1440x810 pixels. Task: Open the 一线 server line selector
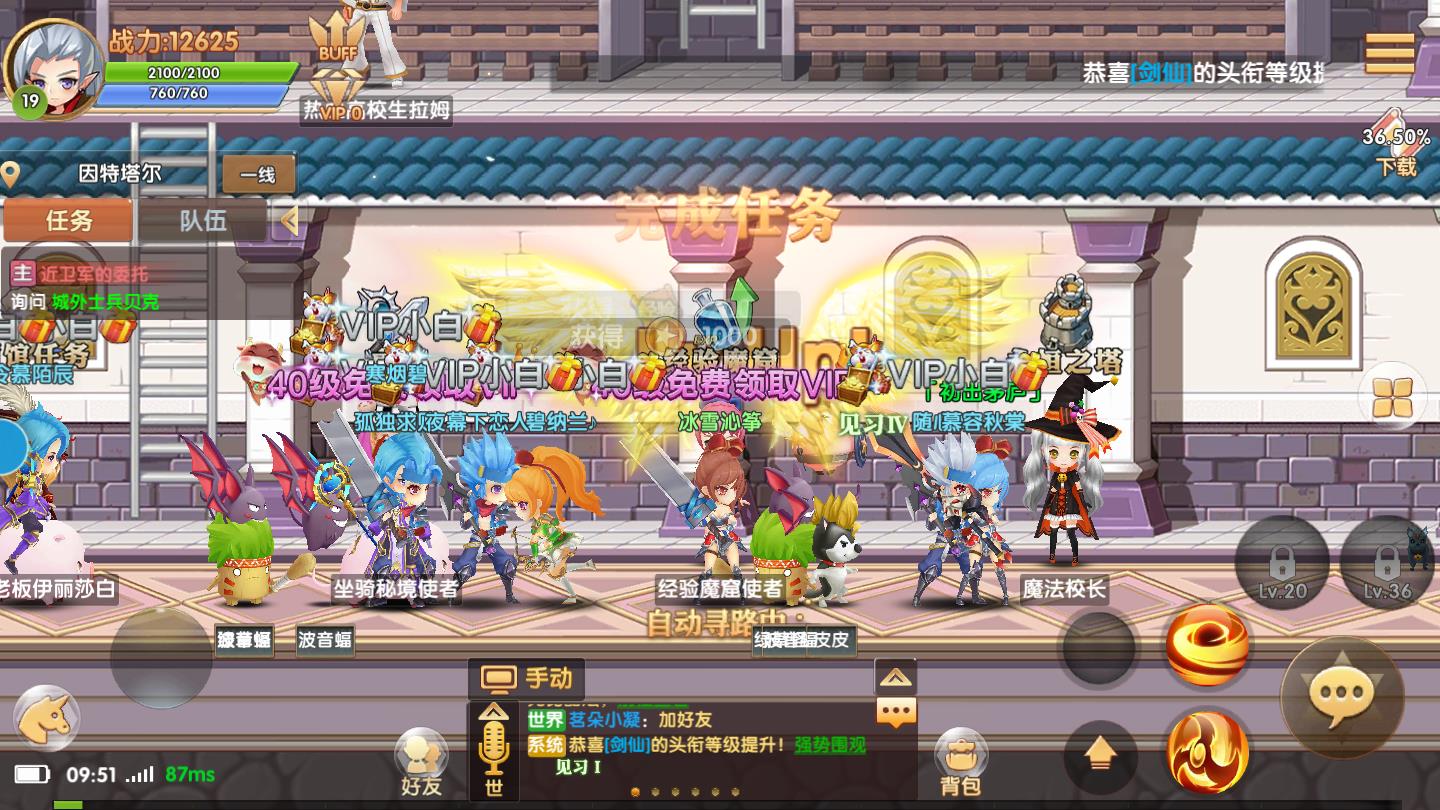[x=258, y=172]
